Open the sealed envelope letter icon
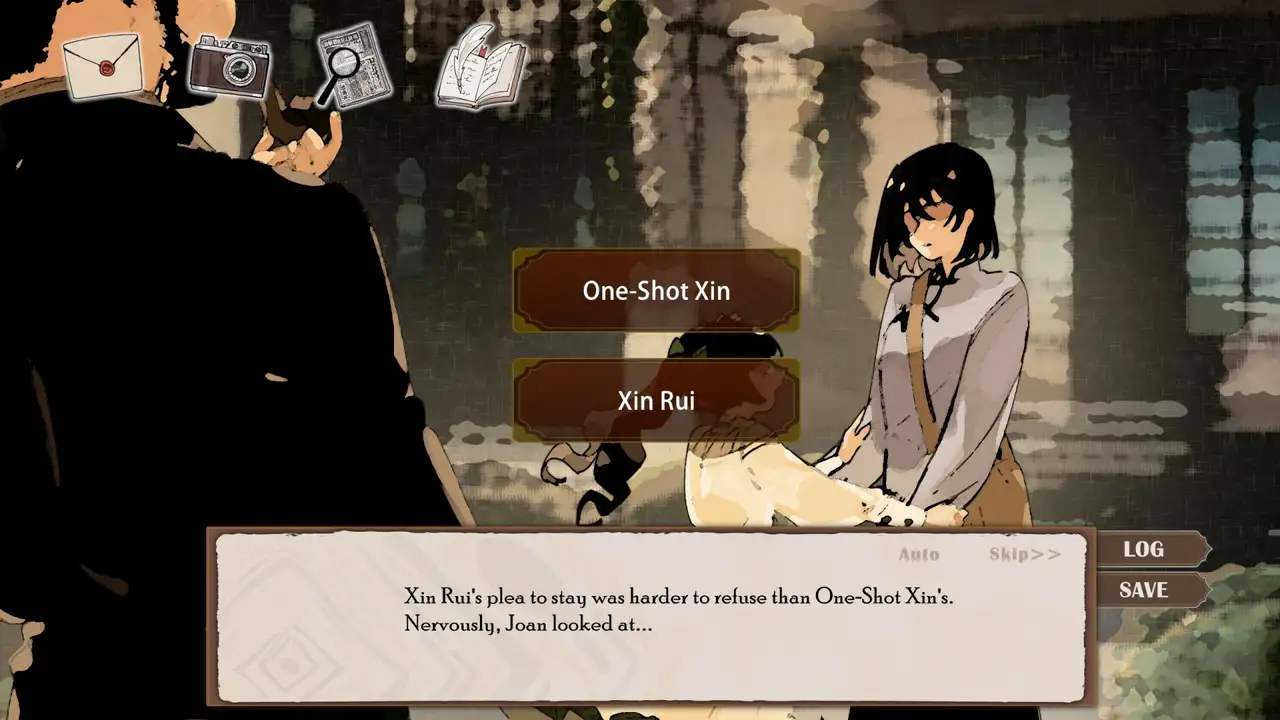Screen dimensions: 1280x720 point(101,66)
